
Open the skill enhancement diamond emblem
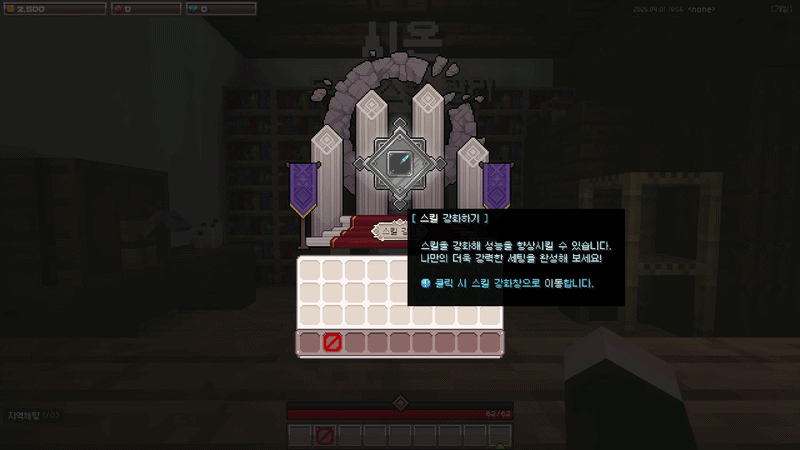(x=400, y=160)
